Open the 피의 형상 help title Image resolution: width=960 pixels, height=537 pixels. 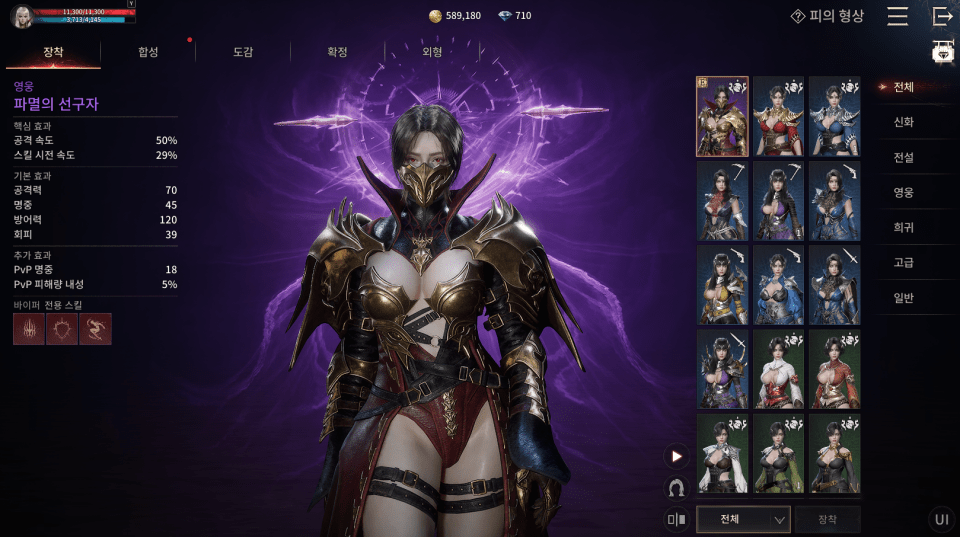[x=827, y=16]
